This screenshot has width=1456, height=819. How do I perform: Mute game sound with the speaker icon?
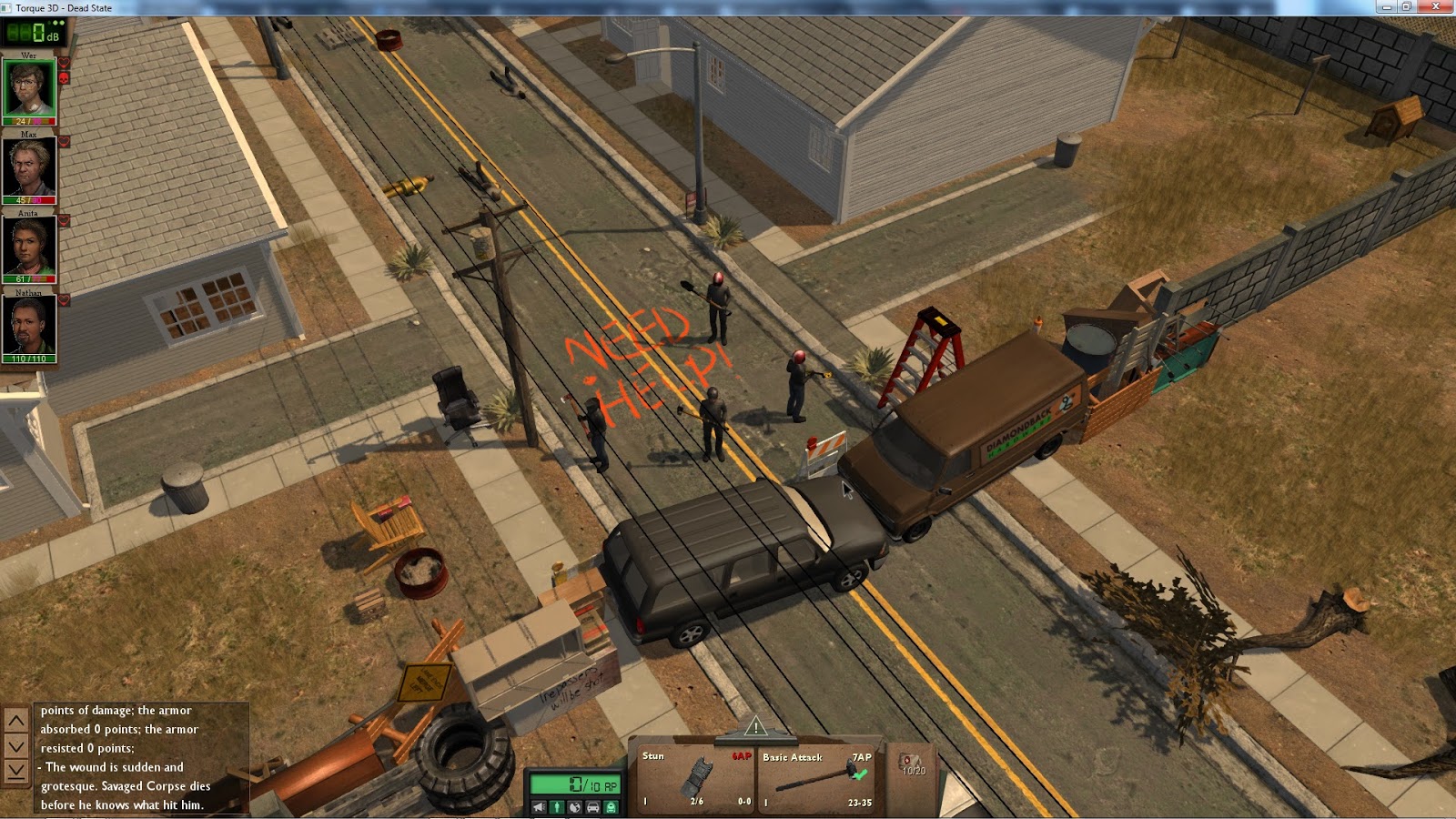point(539,806)
